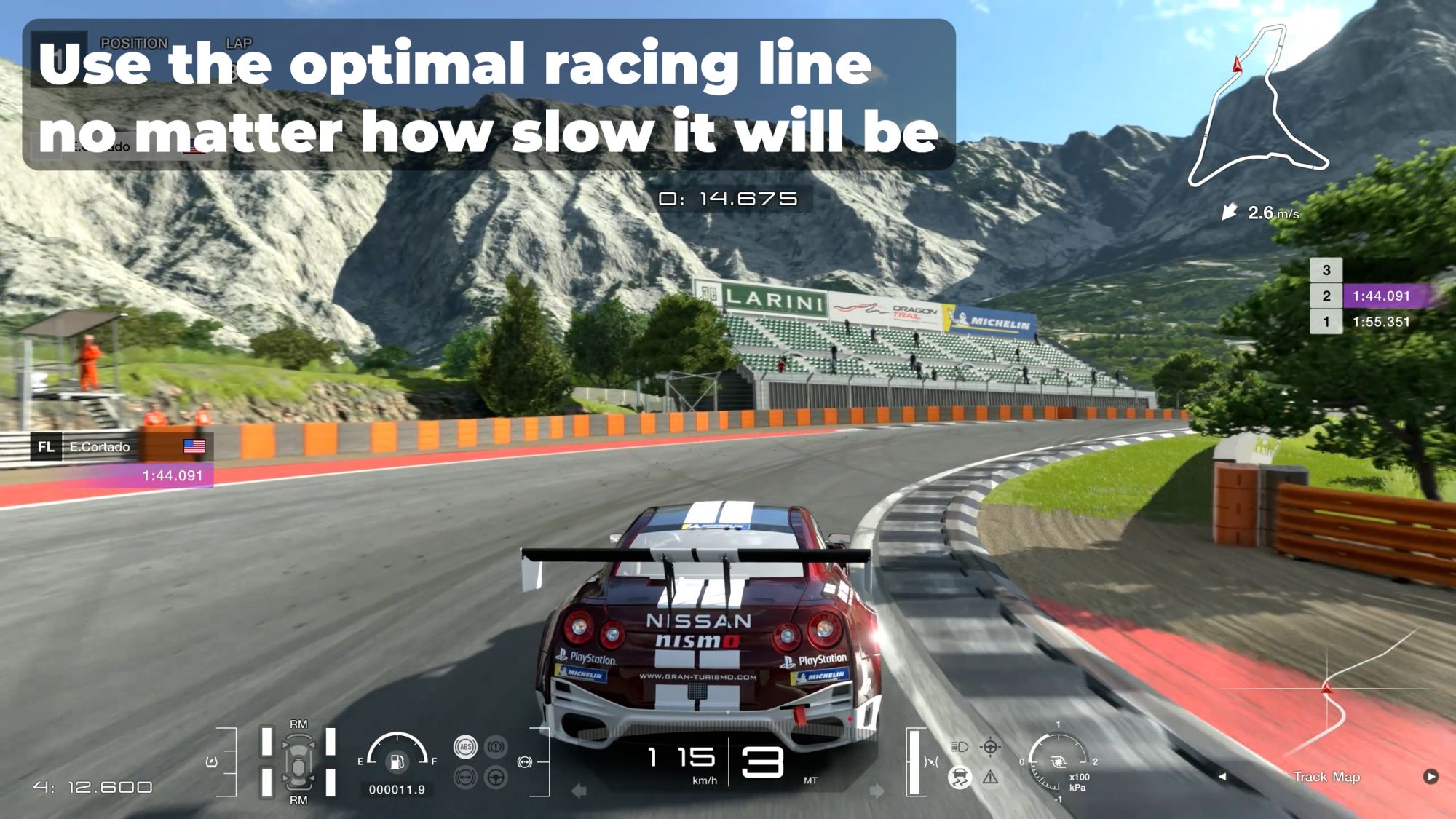Switch to previous display with left arrow
1456x819 pixels.
(1223, 777)
